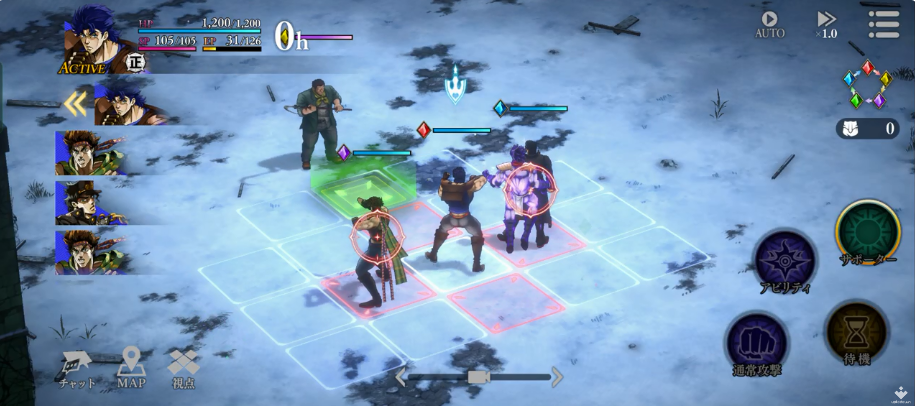The image size is (915, 406).
Task: Activate the サポーター supporter button
Action: (867, 233)
